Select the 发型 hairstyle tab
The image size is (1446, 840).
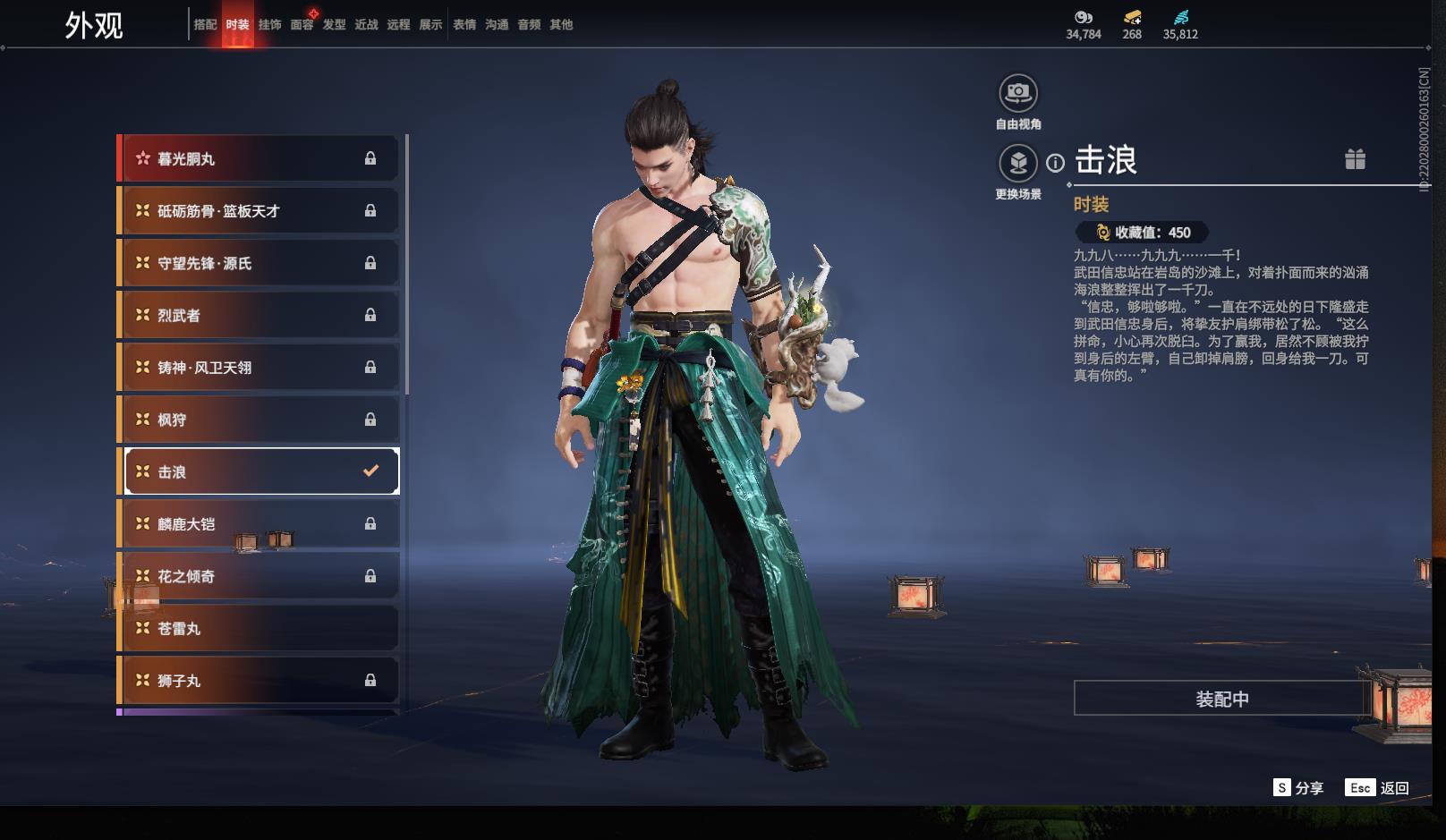(x=334, y=25)
